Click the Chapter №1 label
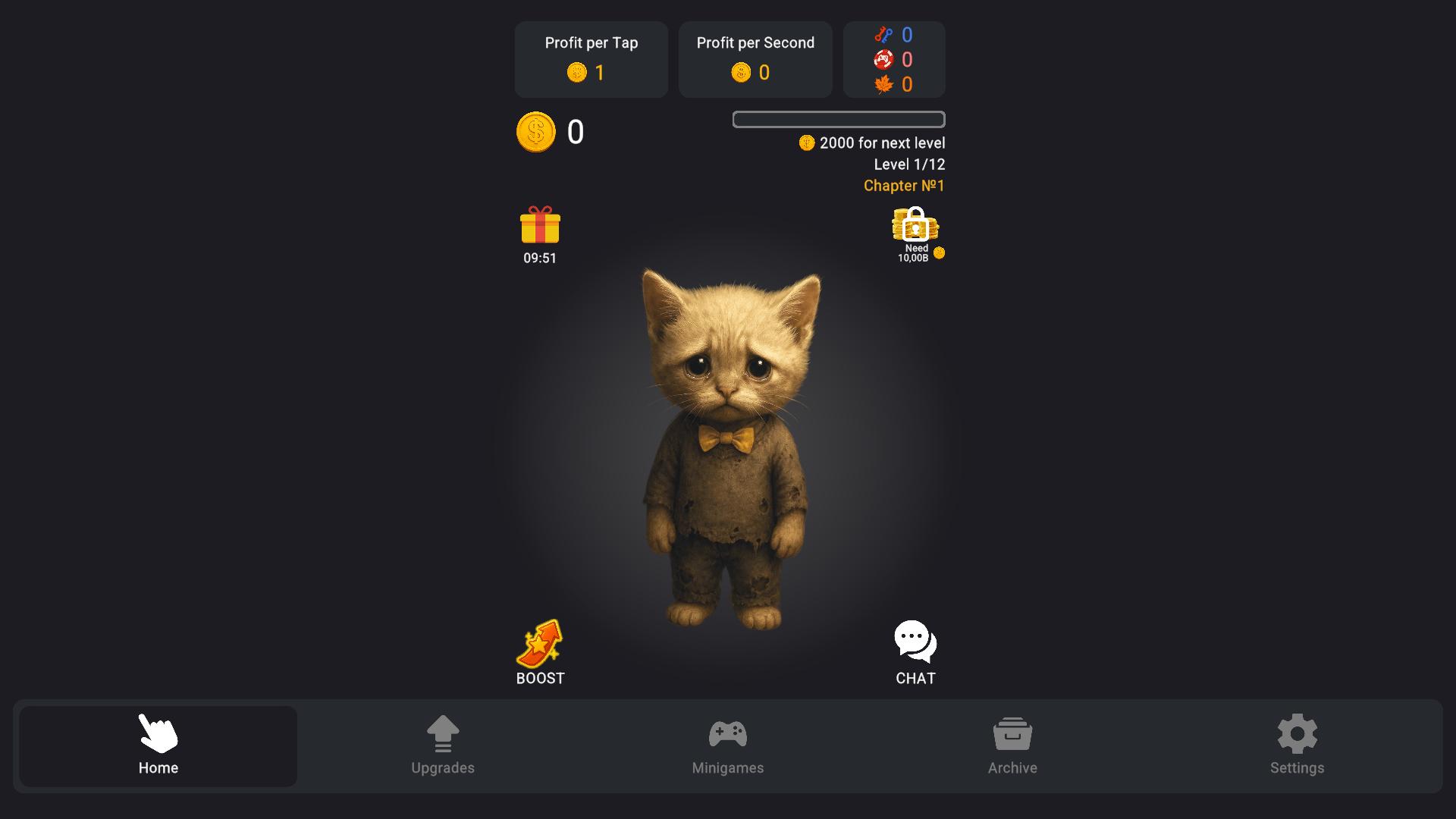 (903, 185)
